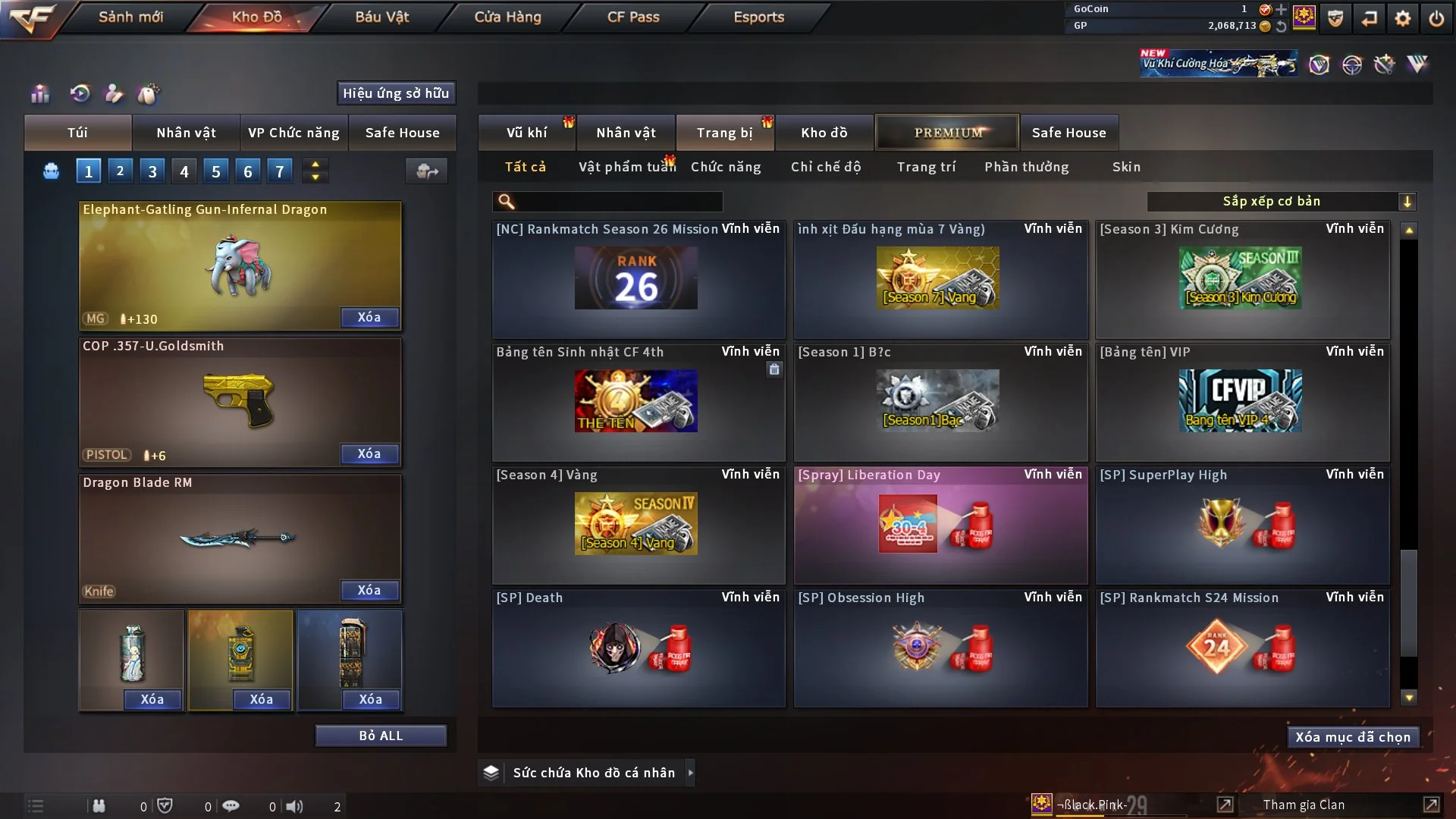Open the CF Pass menu
Viewport: 1456px width, 819px height.
633,17
